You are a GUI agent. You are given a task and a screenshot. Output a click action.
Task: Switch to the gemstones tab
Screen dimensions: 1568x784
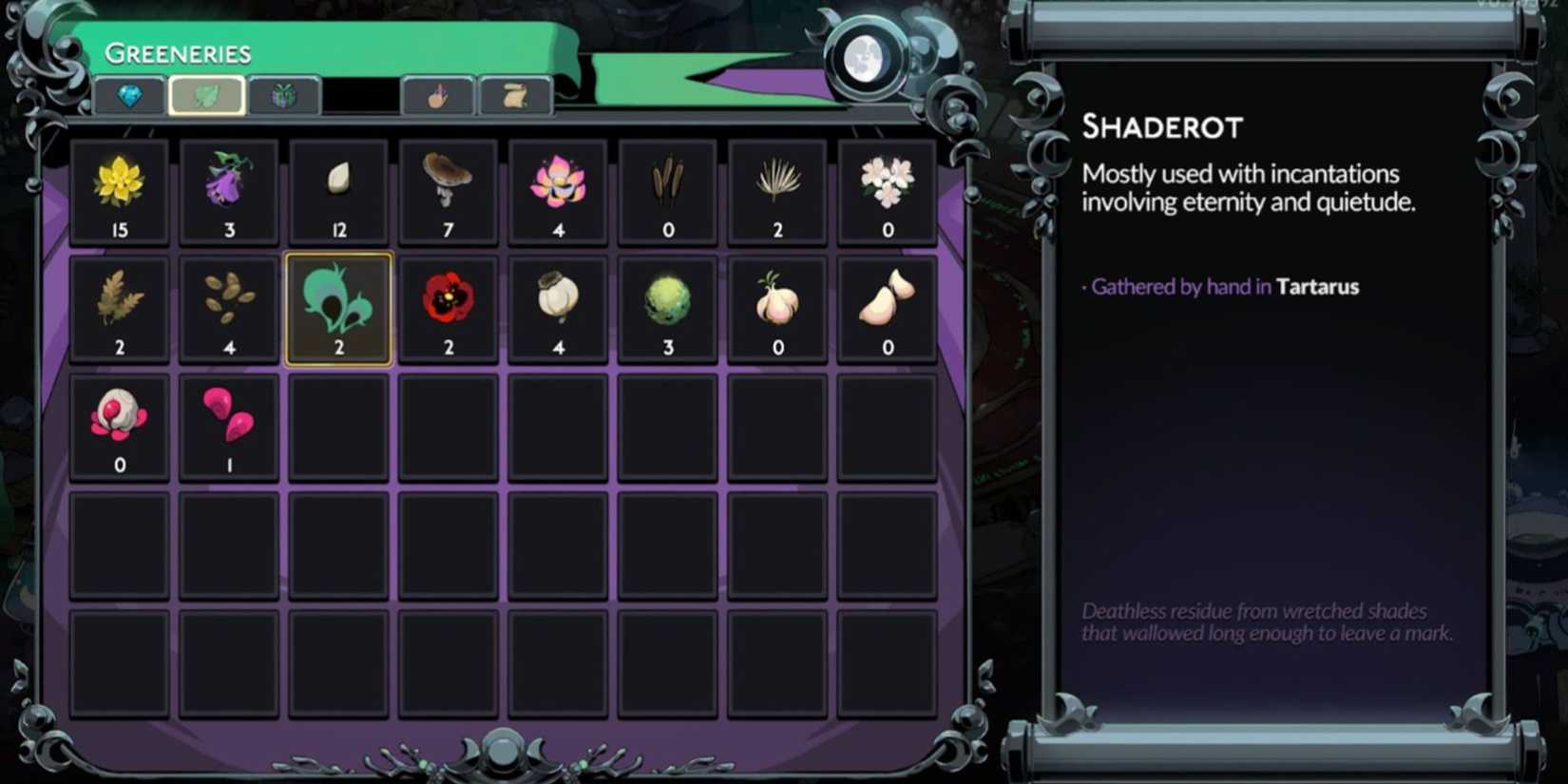coord(130,95)
